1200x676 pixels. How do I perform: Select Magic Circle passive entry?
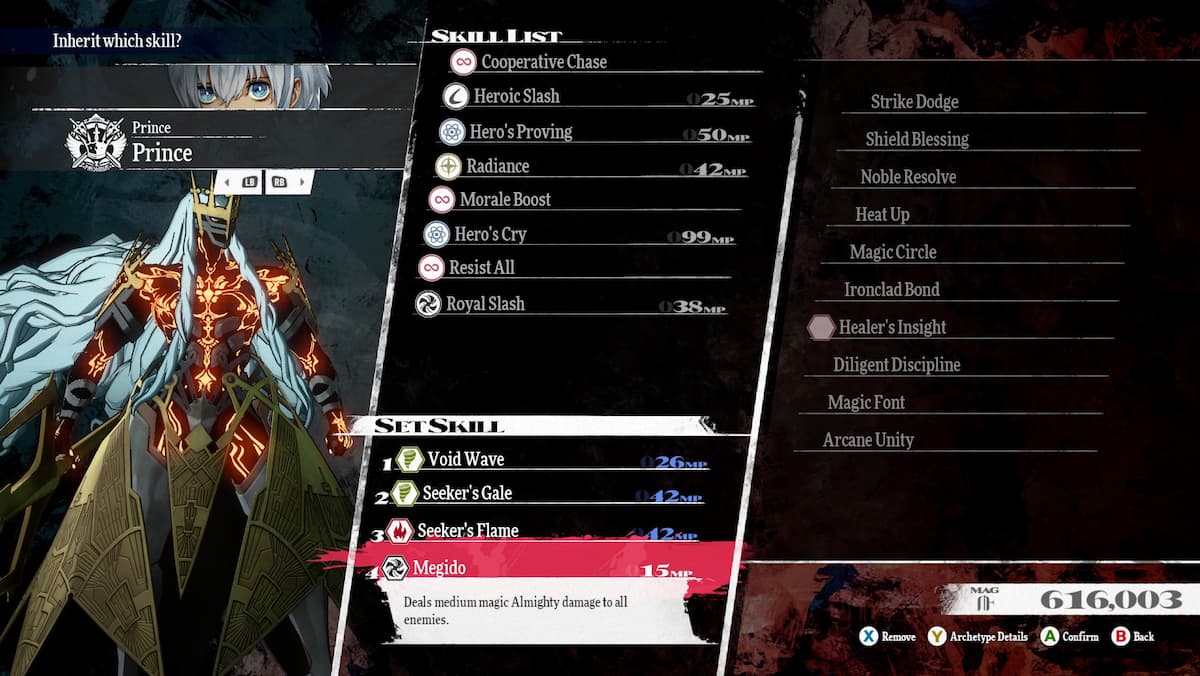[893, 253]
